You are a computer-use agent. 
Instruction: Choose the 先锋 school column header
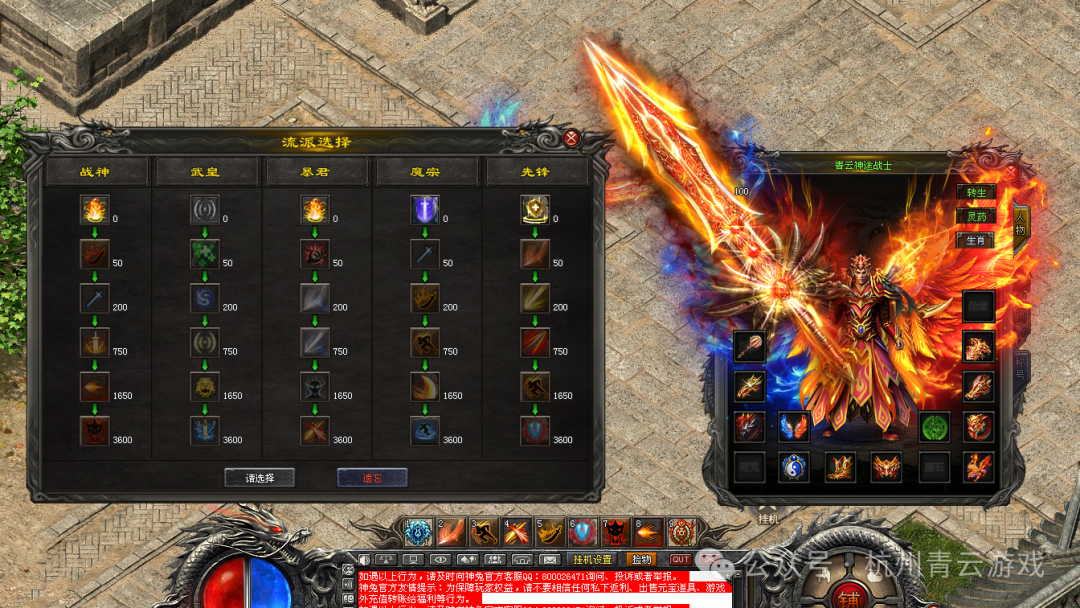536,172
